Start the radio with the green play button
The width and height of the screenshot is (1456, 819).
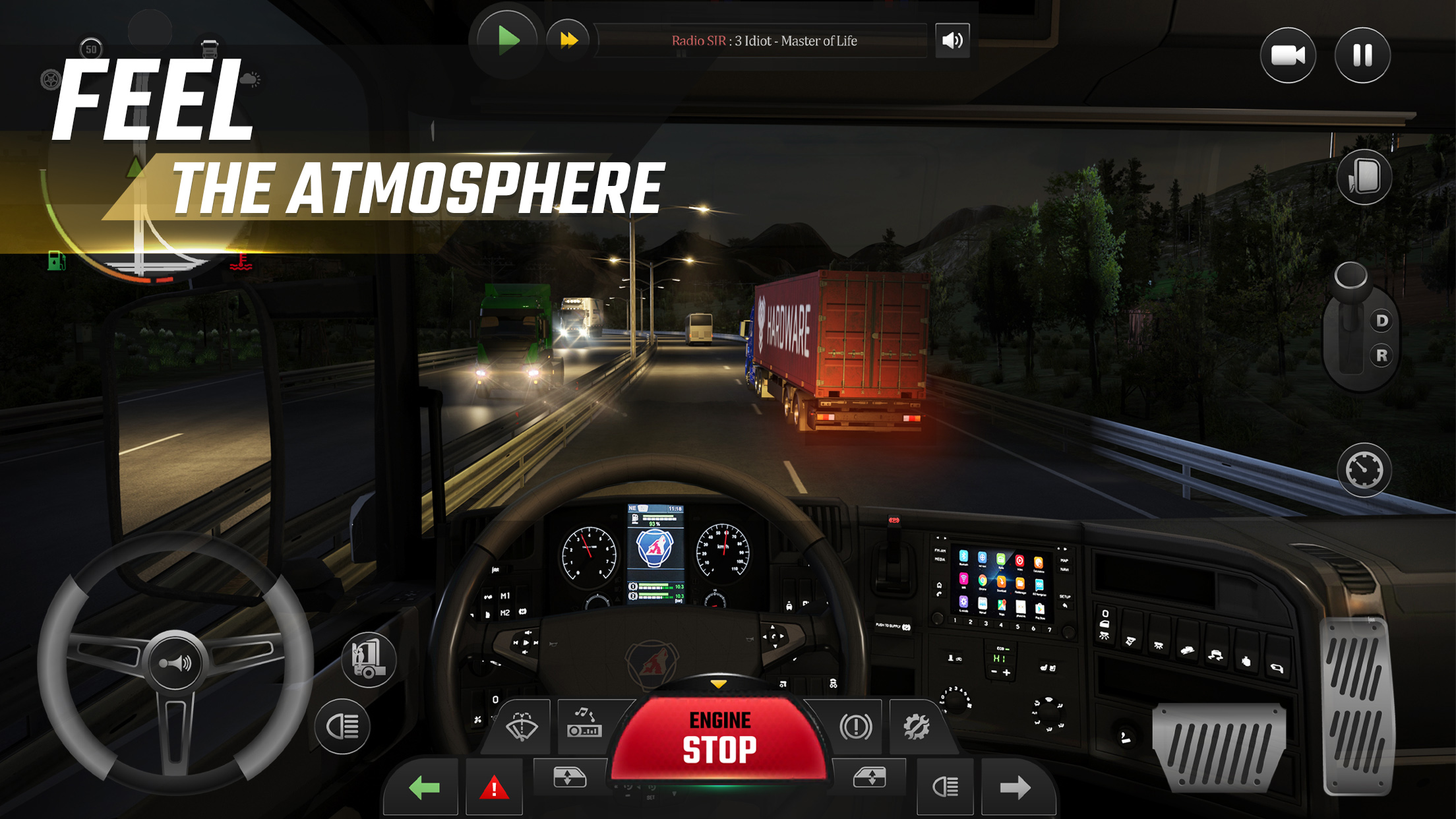click(x=508, y=40)
